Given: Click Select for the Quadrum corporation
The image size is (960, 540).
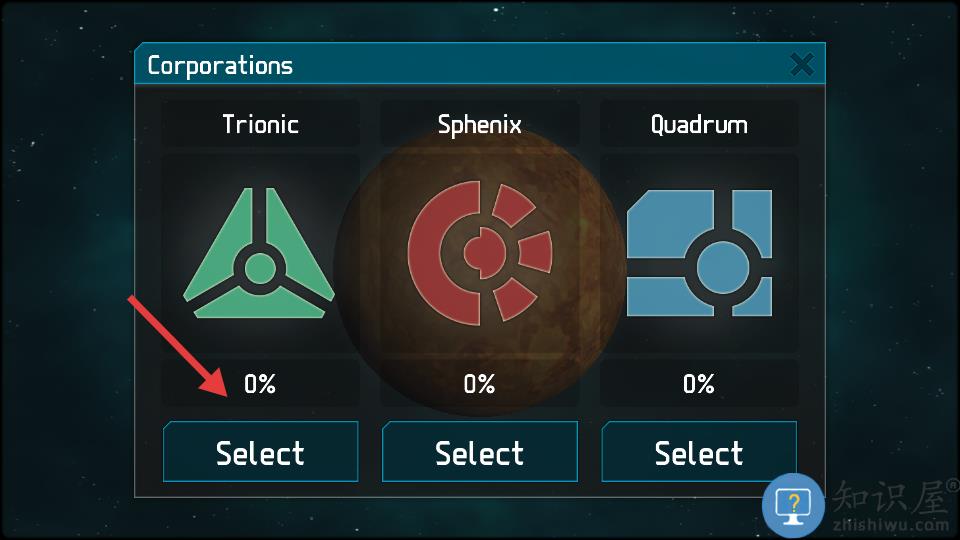Looking at the screenshot, I should tap(699, 452).
